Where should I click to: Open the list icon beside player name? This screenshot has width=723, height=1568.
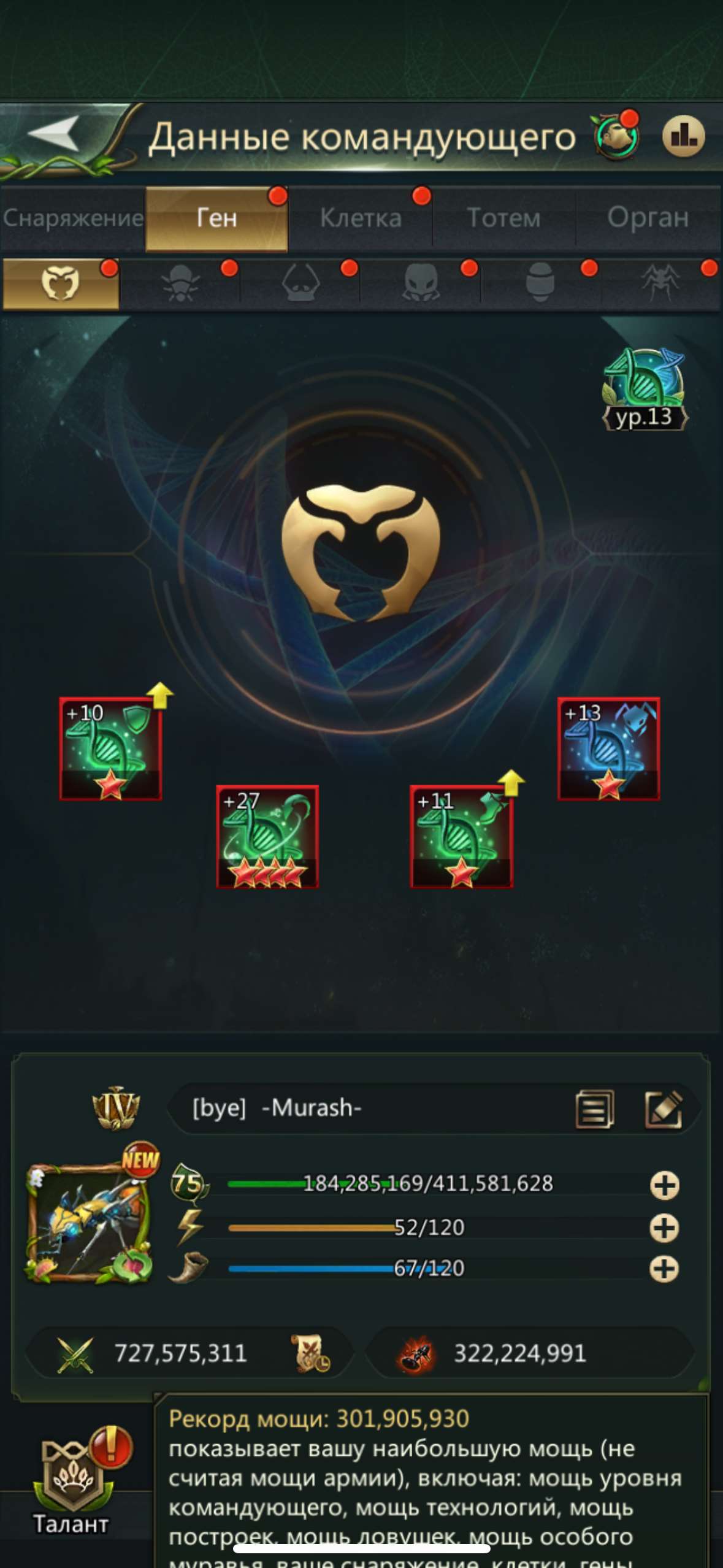(594, 1109)
